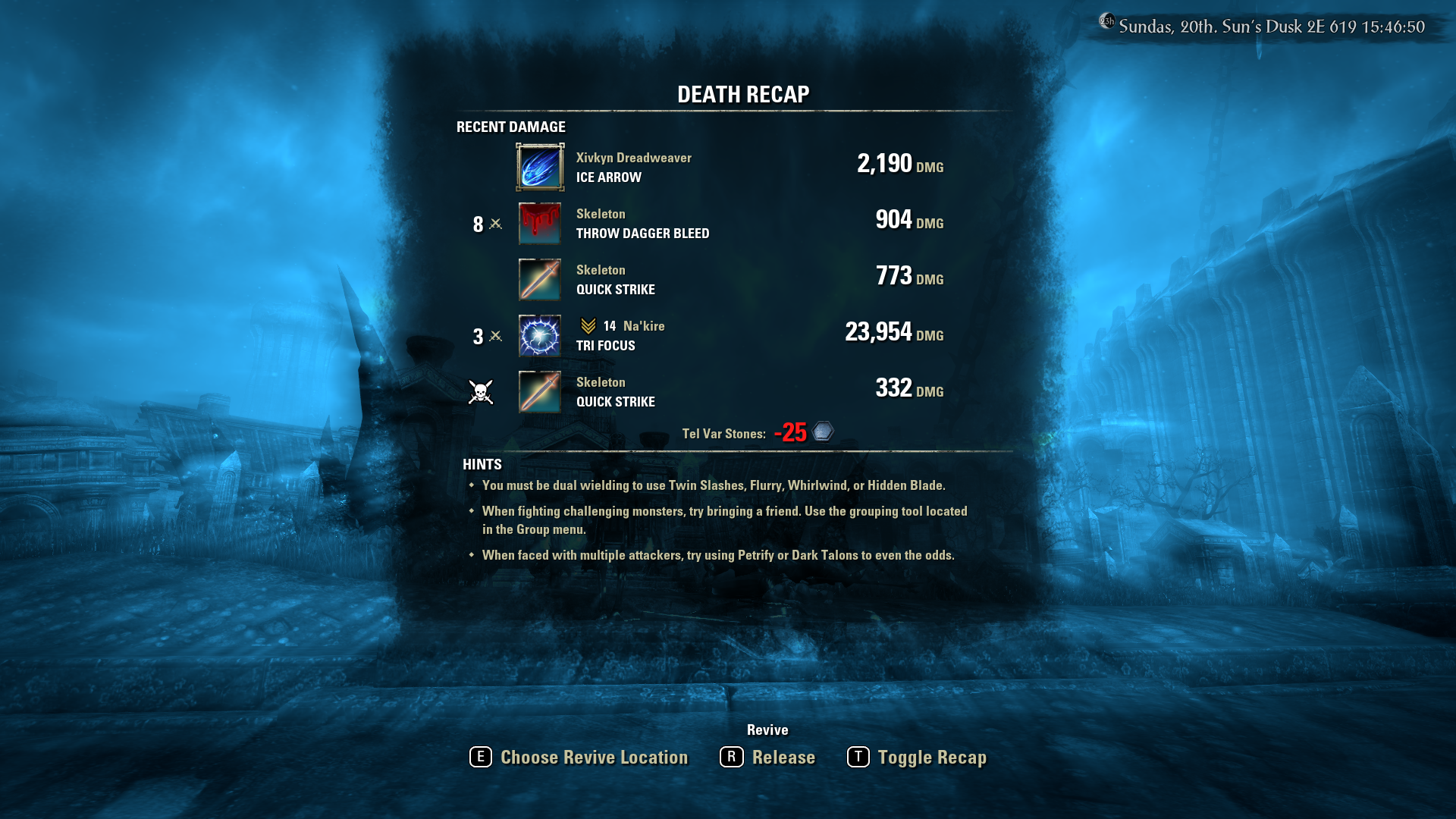Click the first Quick Strike sword icon
Screen dimensions: 1456x819
click(x=538, y=279)
